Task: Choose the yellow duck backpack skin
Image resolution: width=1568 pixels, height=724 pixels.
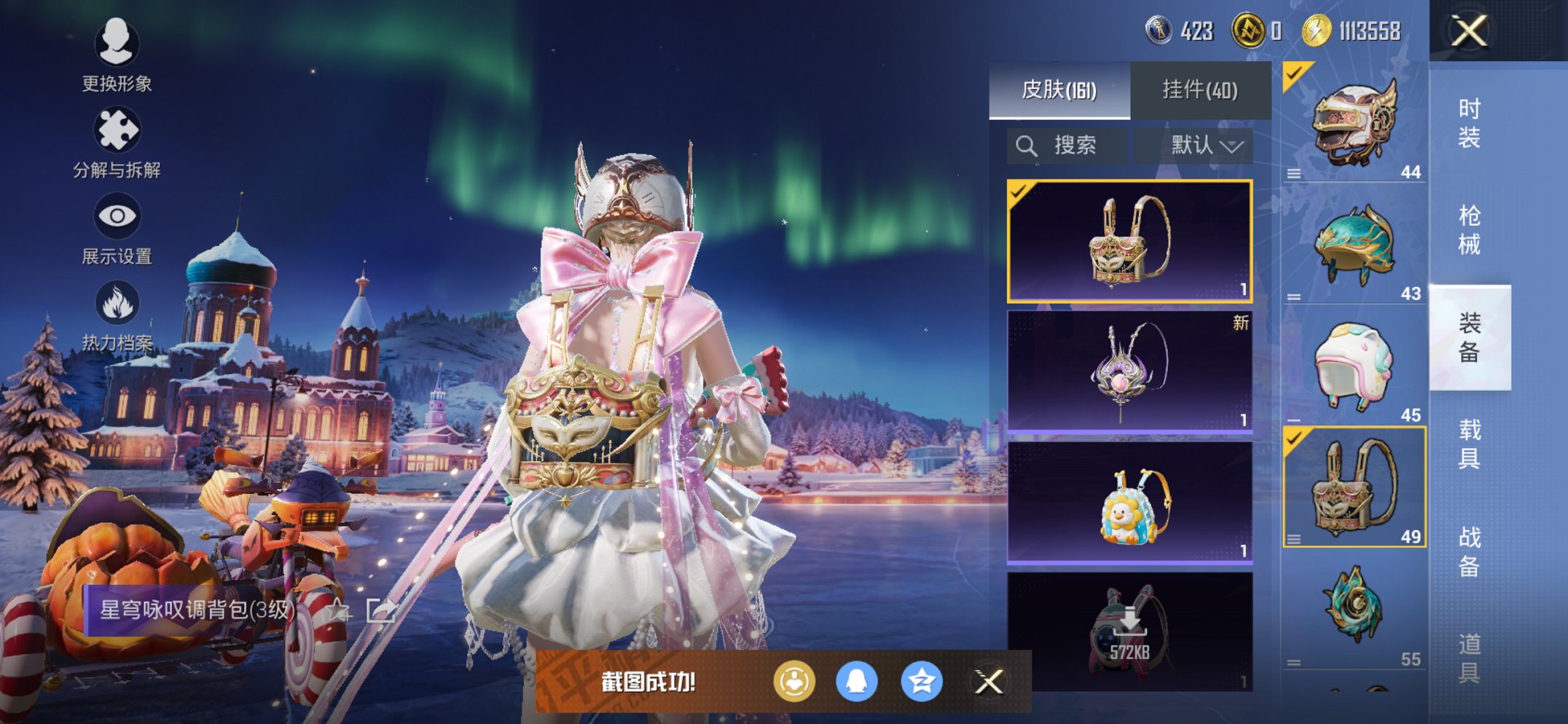Action: (1129, 503)
